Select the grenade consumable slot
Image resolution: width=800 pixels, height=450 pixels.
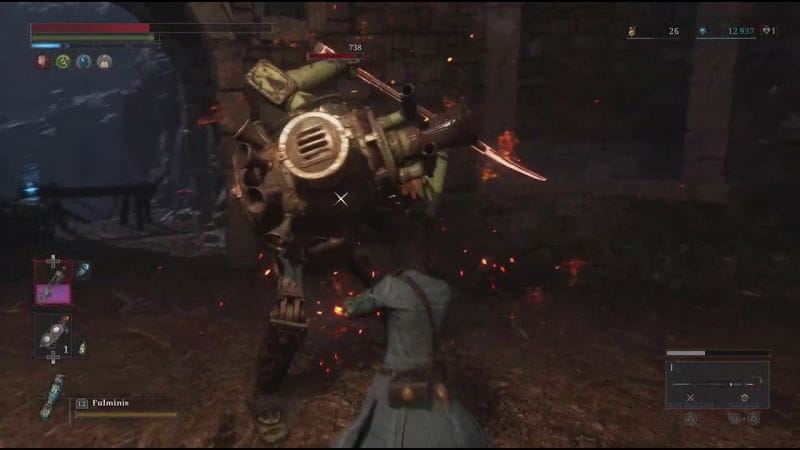[52, 336]
